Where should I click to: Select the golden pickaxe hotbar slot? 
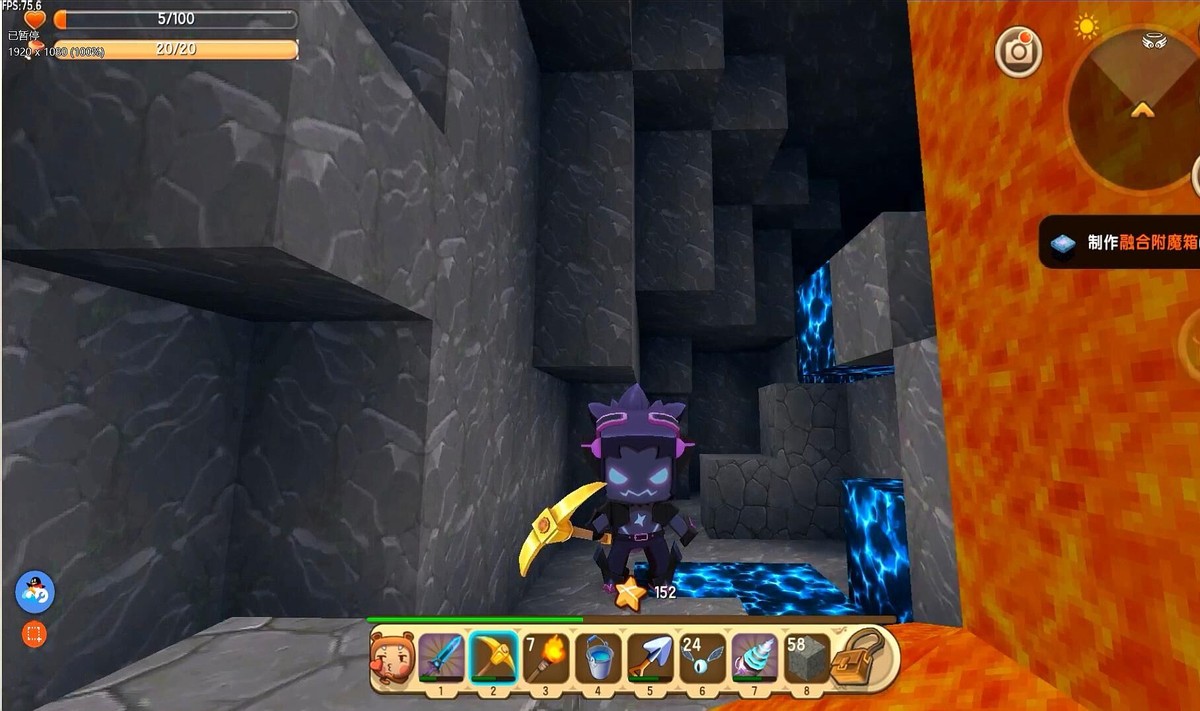coord(493,657)
